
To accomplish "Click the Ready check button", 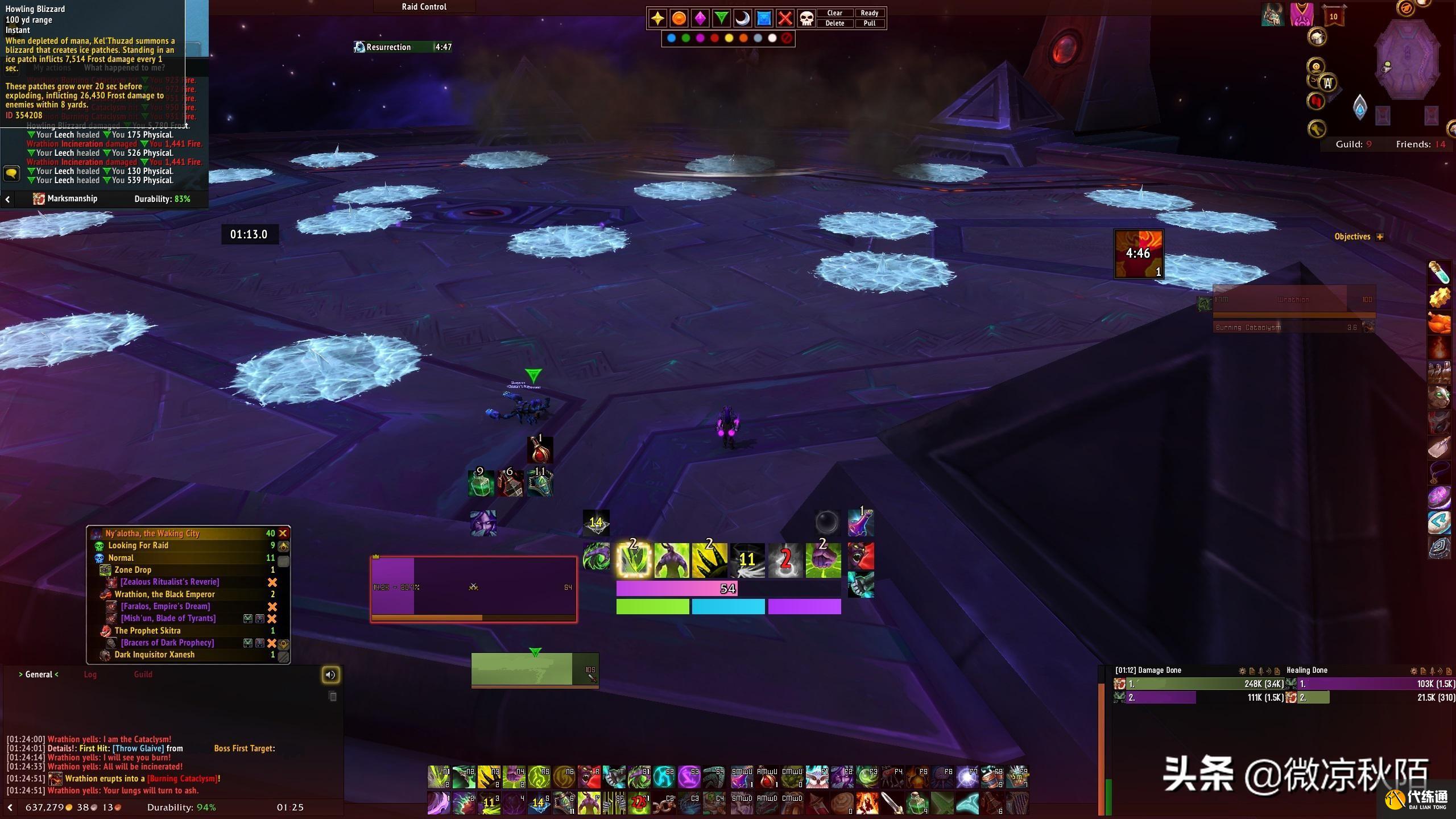I will [869, 13].
